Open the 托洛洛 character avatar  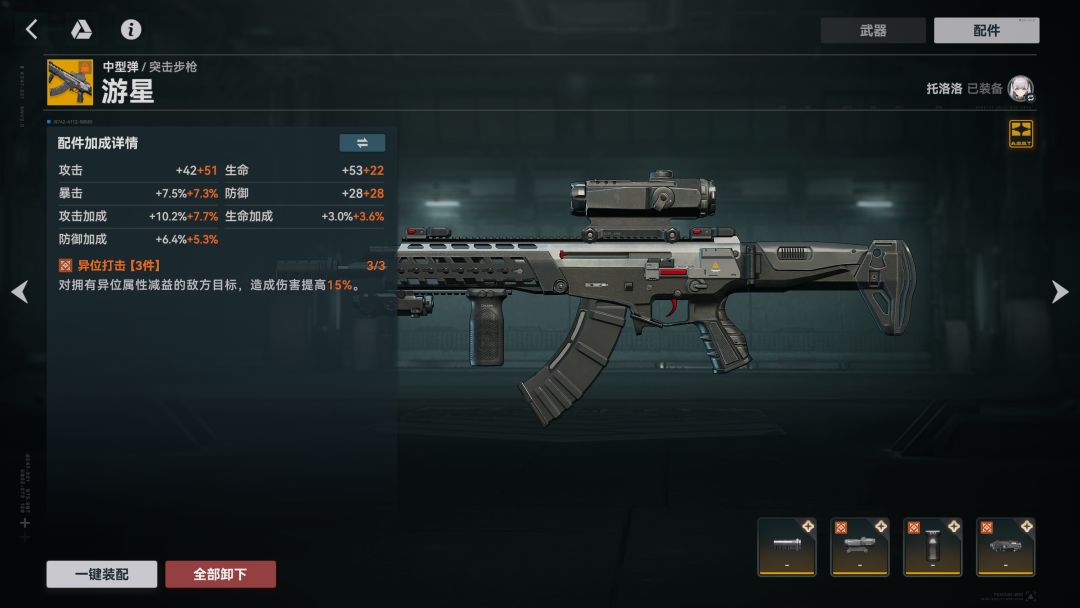pos(1020,89)
